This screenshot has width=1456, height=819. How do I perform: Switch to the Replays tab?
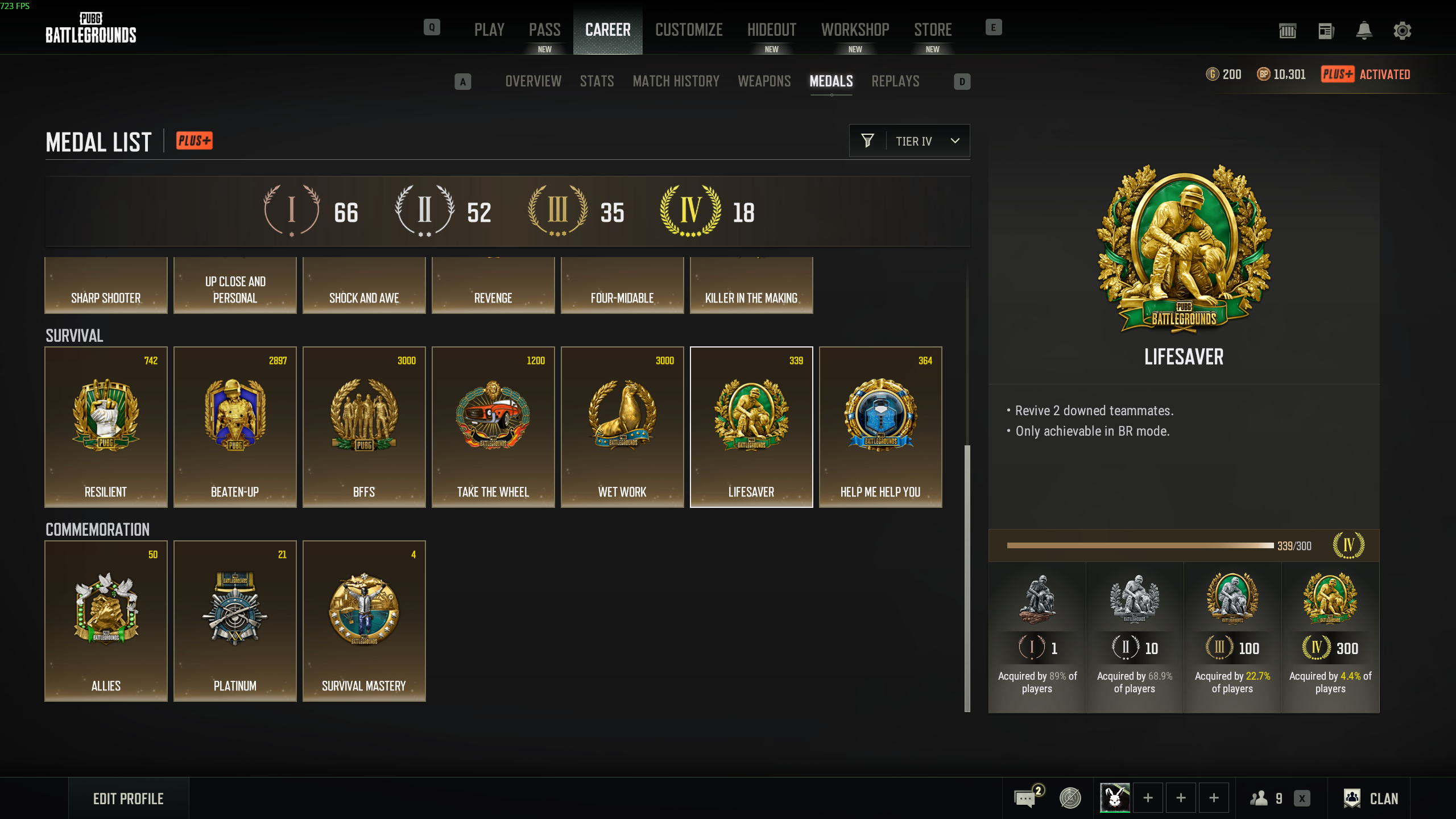click(x=895, y=81)
